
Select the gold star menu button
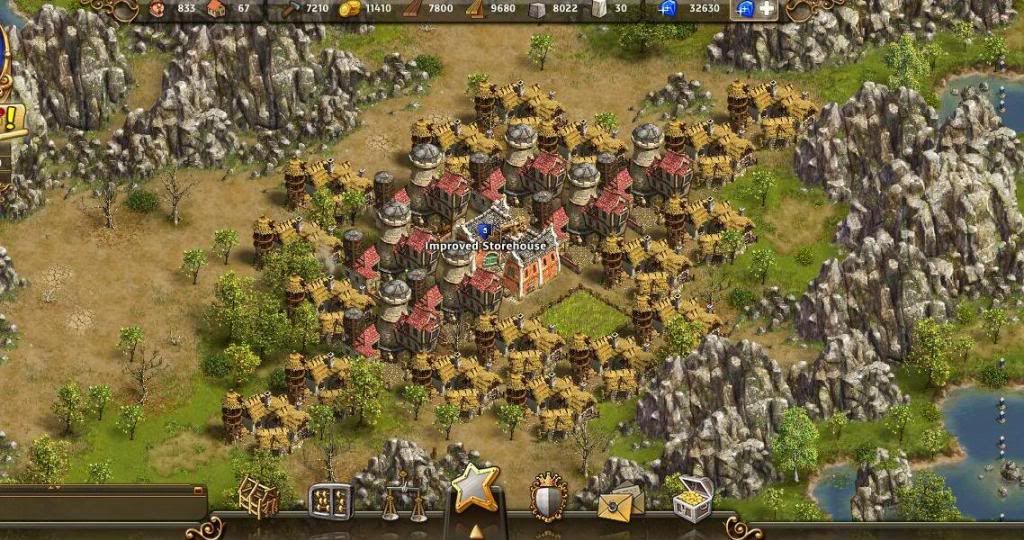(474, 488)
